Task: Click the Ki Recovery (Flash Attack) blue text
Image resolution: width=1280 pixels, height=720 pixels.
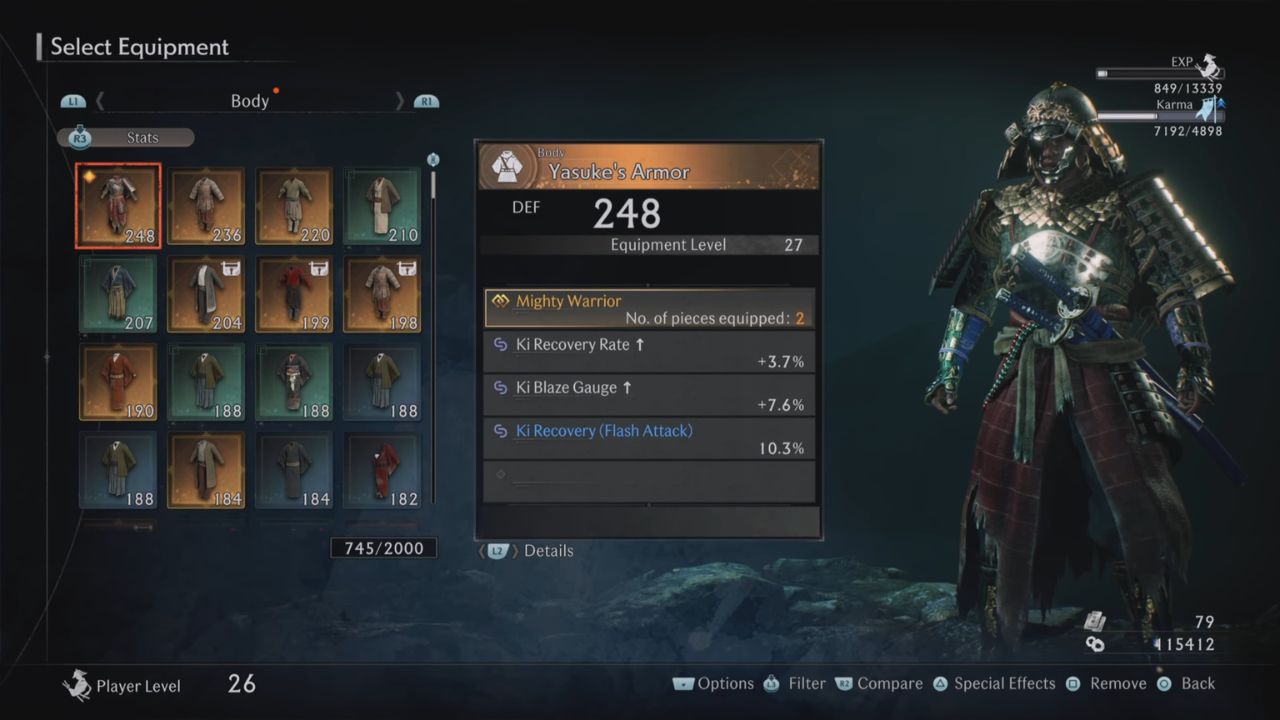Action: pyautogui.click(x=605, y=430)
